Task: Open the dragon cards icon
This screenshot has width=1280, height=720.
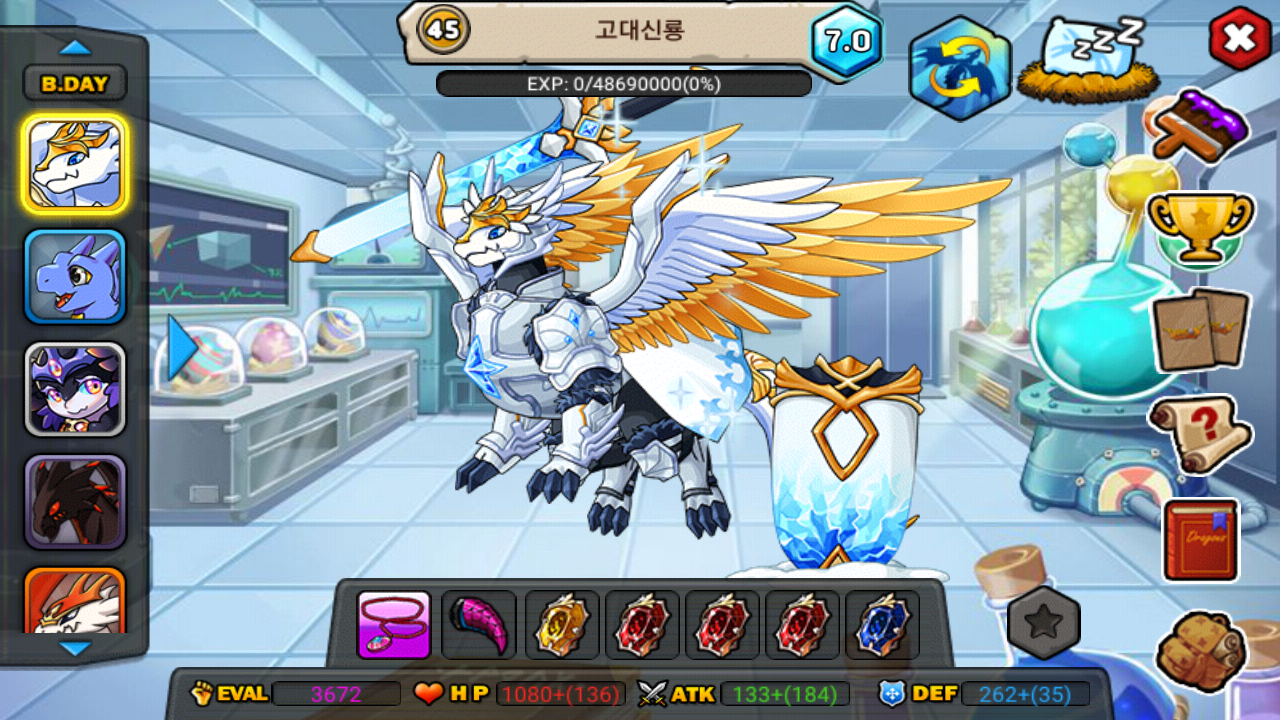Action: [x=1200, y=330]
